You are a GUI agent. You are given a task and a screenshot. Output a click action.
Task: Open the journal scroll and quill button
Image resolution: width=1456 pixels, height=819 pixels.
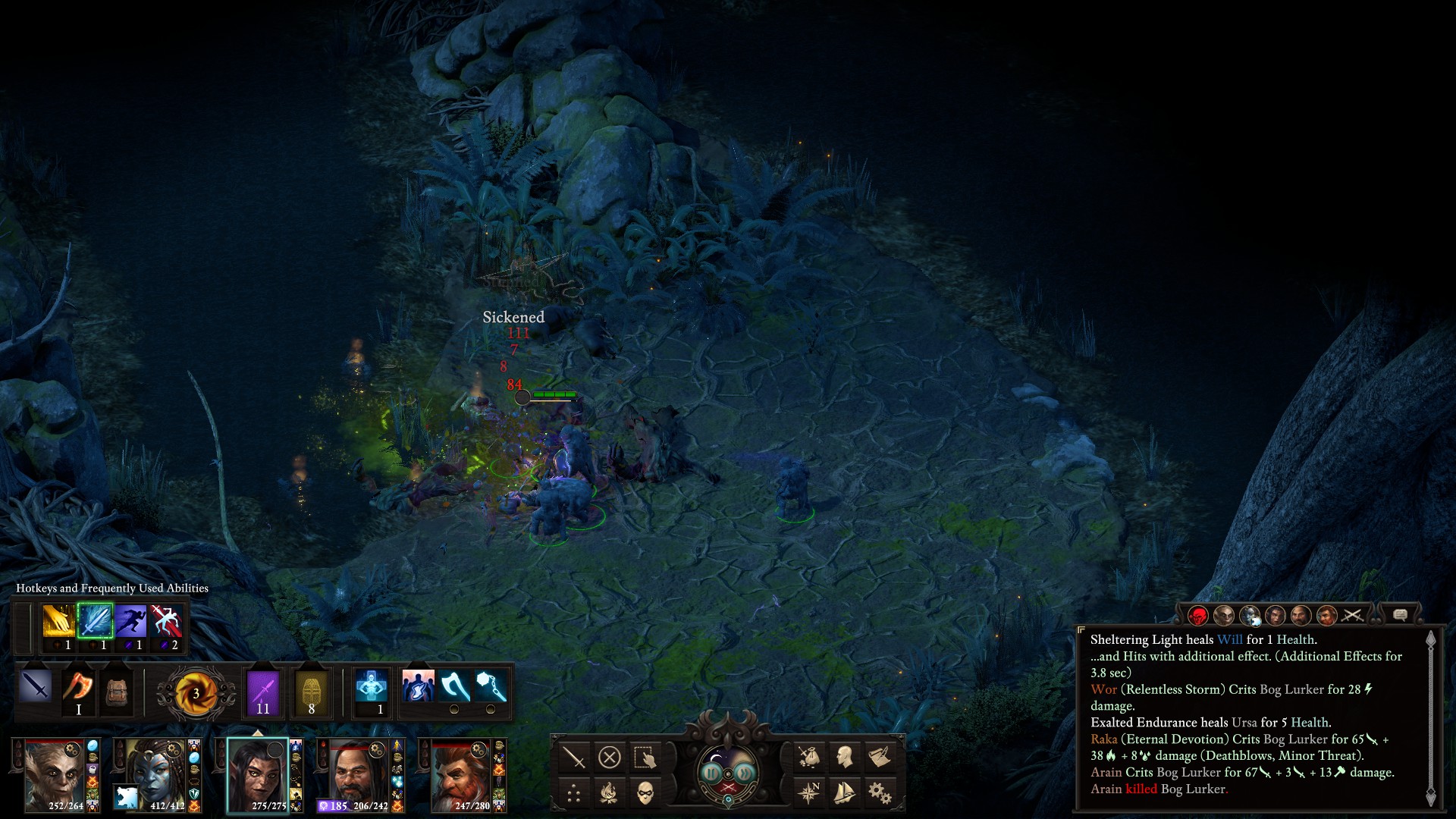(880, 757)
